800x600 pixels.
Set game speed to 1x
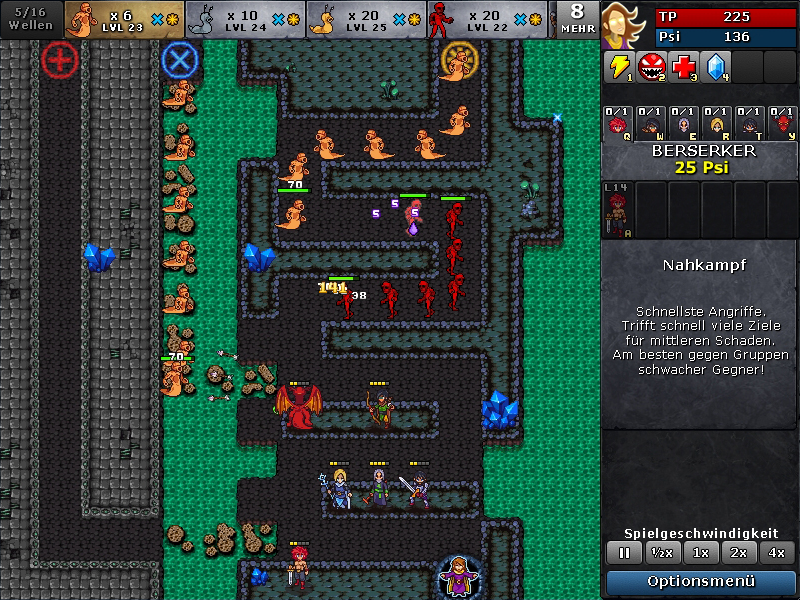701,553
